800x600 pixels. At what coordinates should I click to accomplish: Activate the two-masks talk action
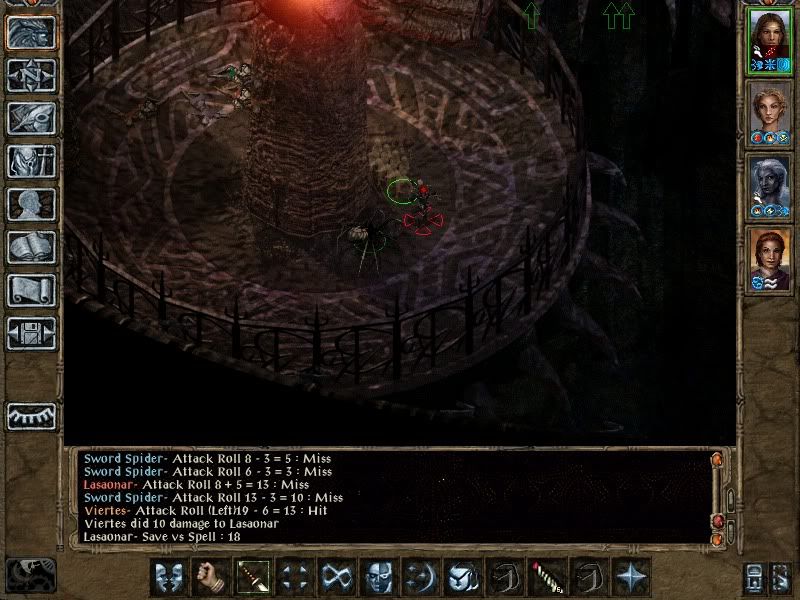pos(168,577)
